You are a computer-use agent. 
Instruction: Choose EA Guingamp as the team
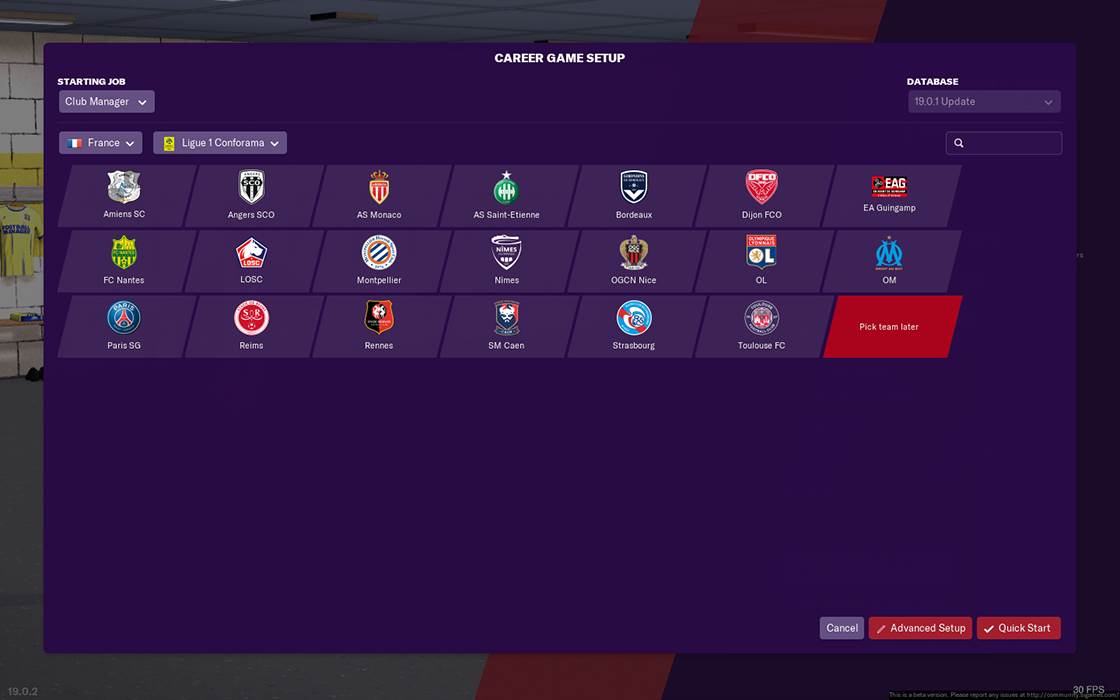click(889, 195)
